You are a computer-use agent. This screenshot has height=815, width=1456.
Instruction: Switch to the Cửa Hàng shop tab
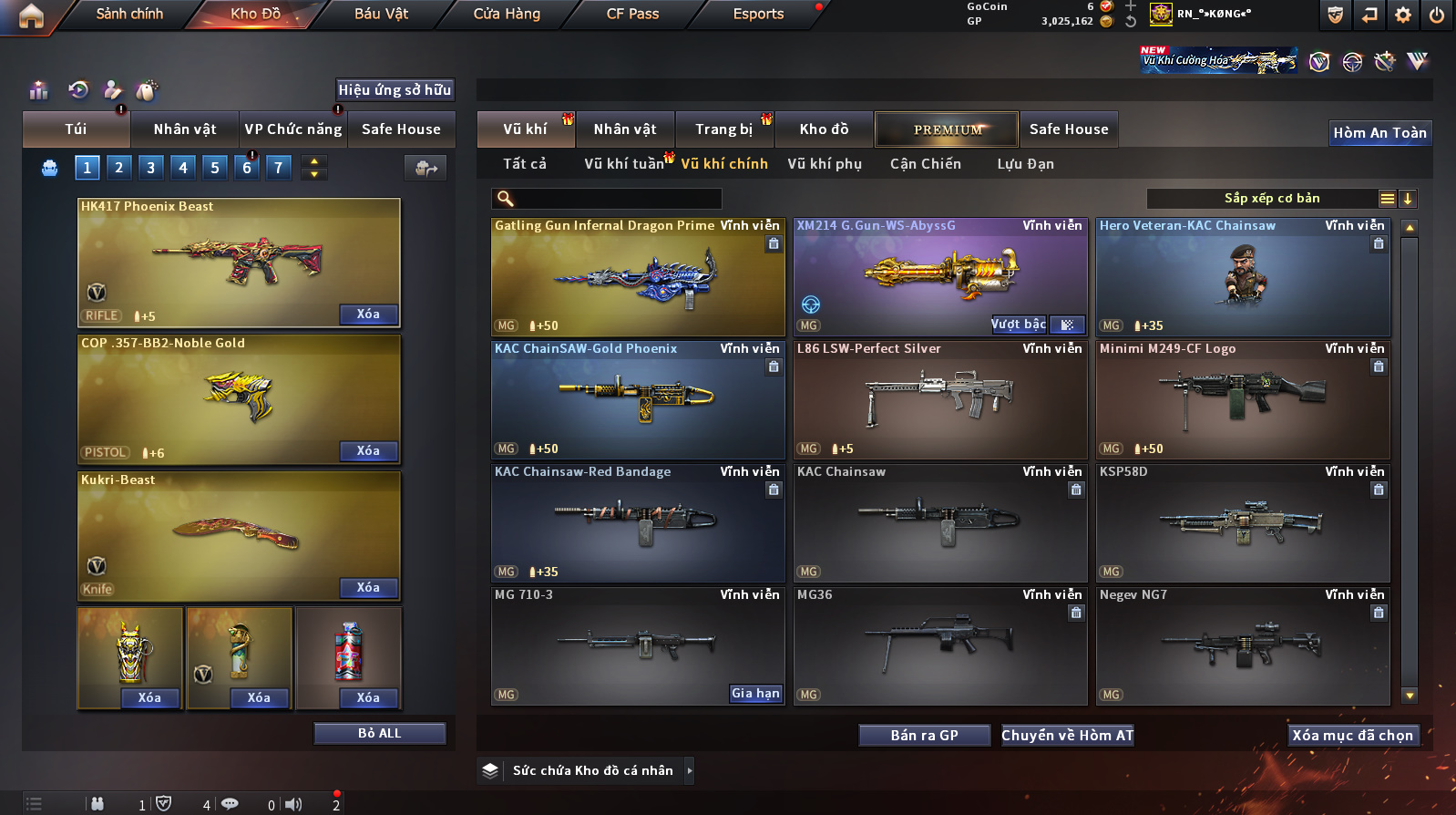(507, 14)
